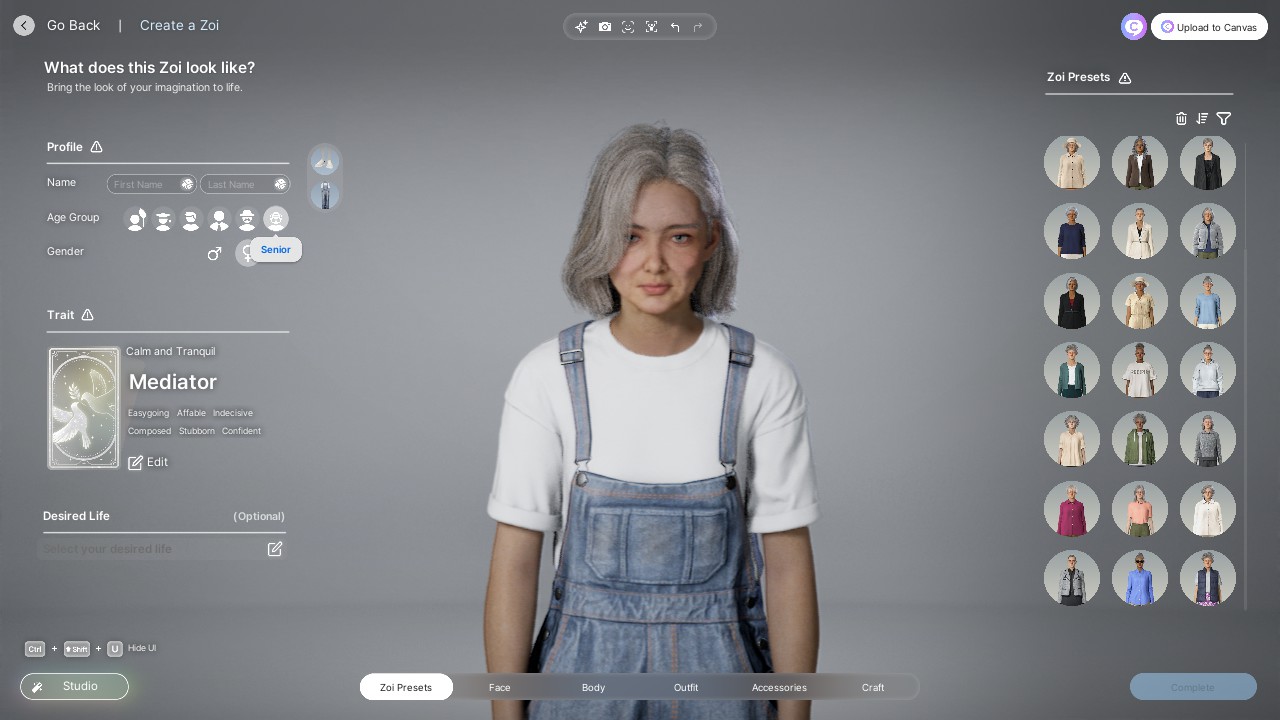This screenshot has width=1280, height=720.
Task: Randomize the first name with dice icon
Action: (x=187, y=184)
